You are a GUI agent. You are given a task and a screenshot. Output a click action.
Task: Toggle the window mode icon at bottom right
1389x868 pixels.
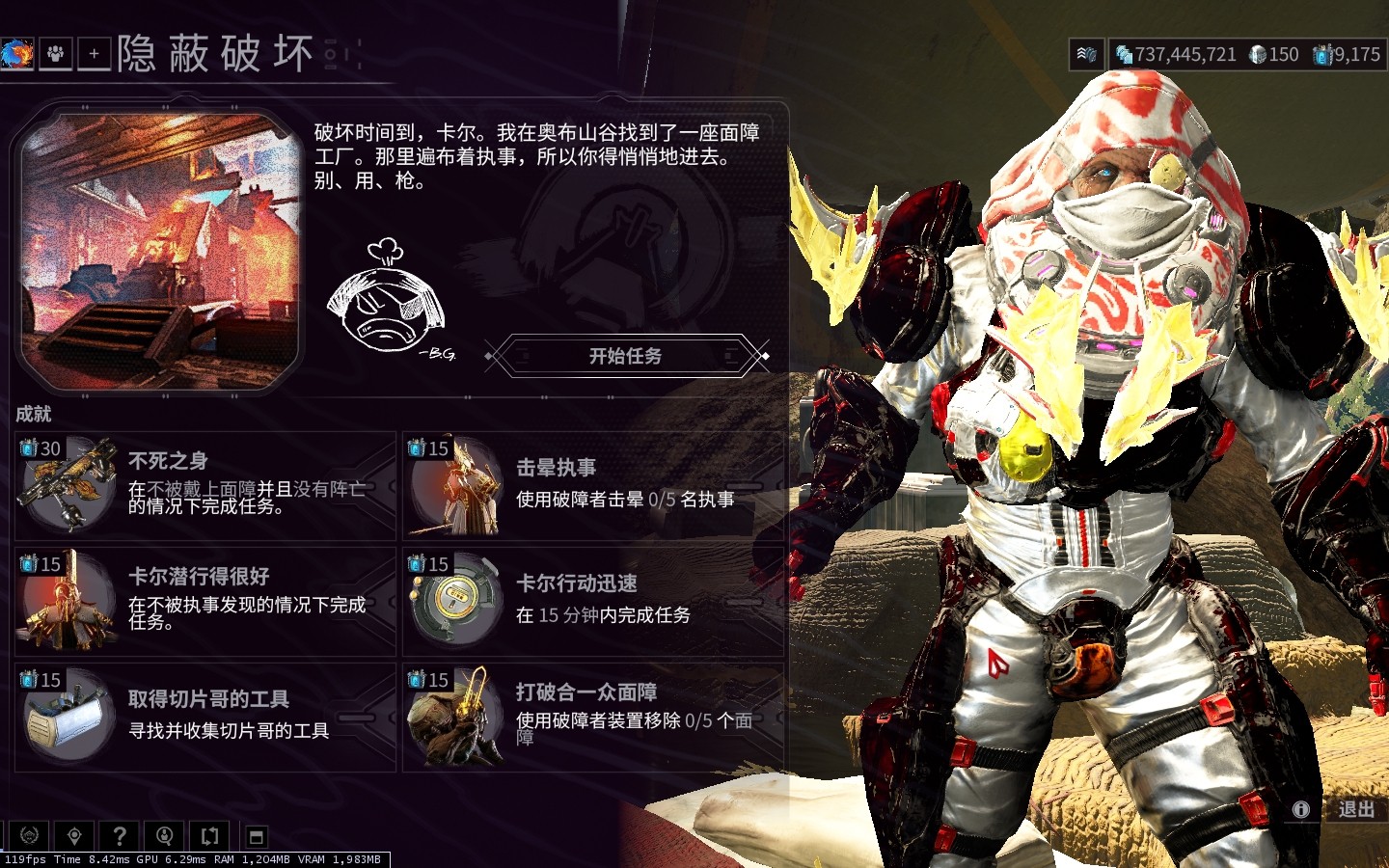click(x=256, y=835)
